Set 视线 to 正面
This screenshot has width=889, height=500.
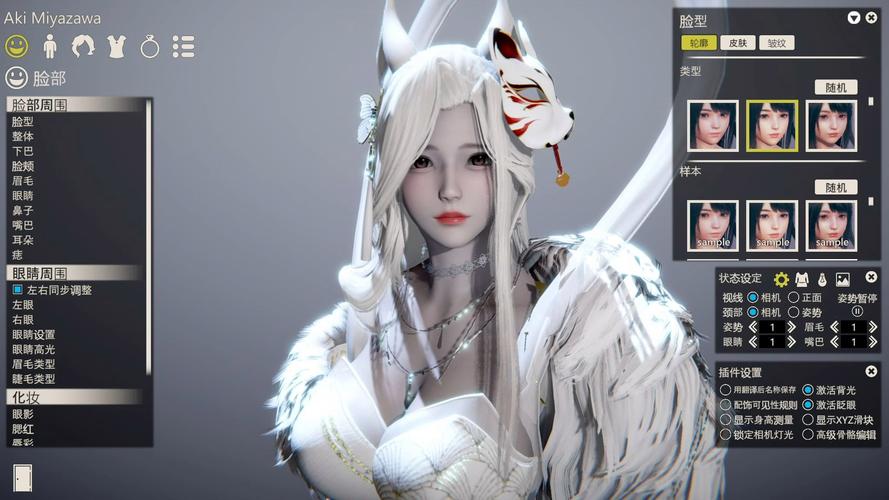tap(794, 297)
